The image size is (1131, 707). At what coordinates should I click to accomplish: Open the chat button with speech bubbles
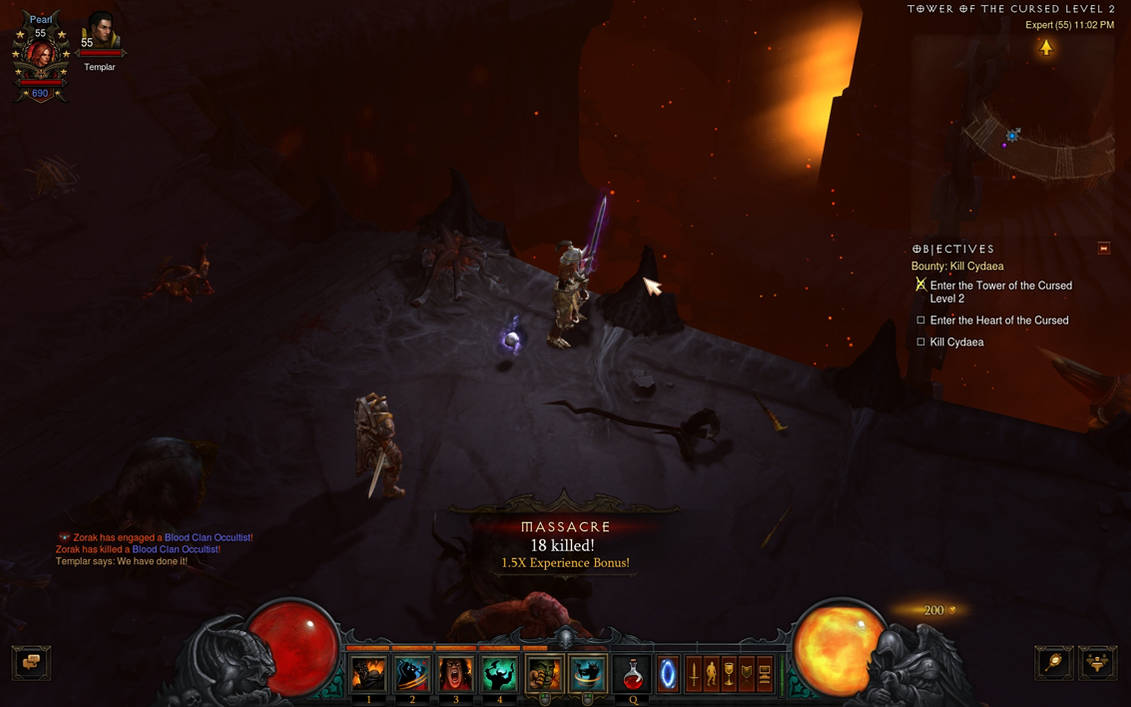click(31, 662)
